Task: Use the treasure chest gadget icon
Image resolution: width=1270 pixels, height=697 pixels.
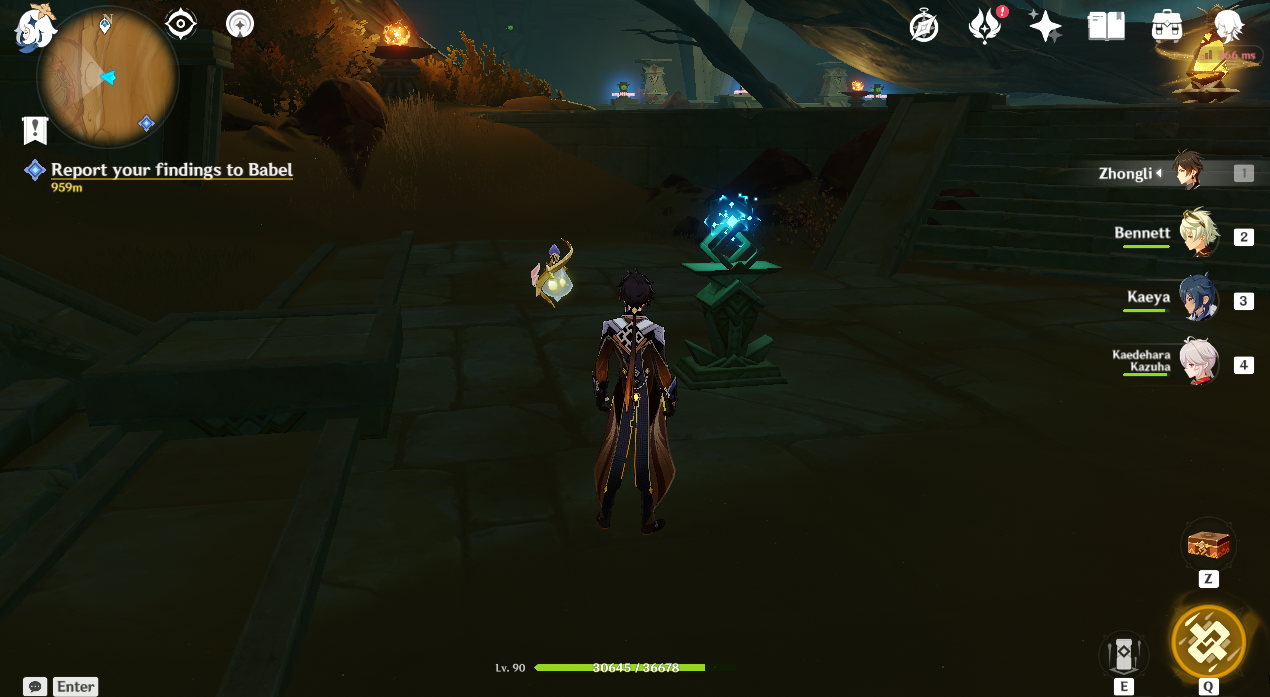Action: click(x=1208, y=545)
